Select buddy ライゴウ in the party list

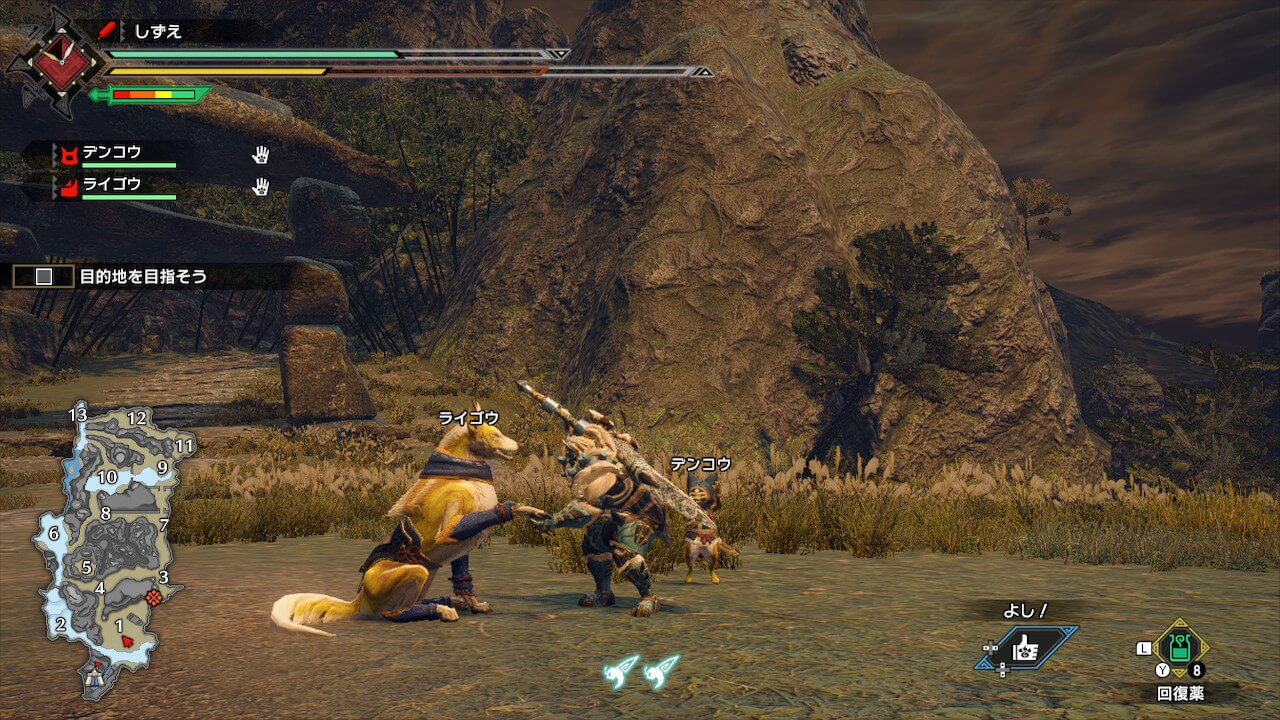click(112, 185)
